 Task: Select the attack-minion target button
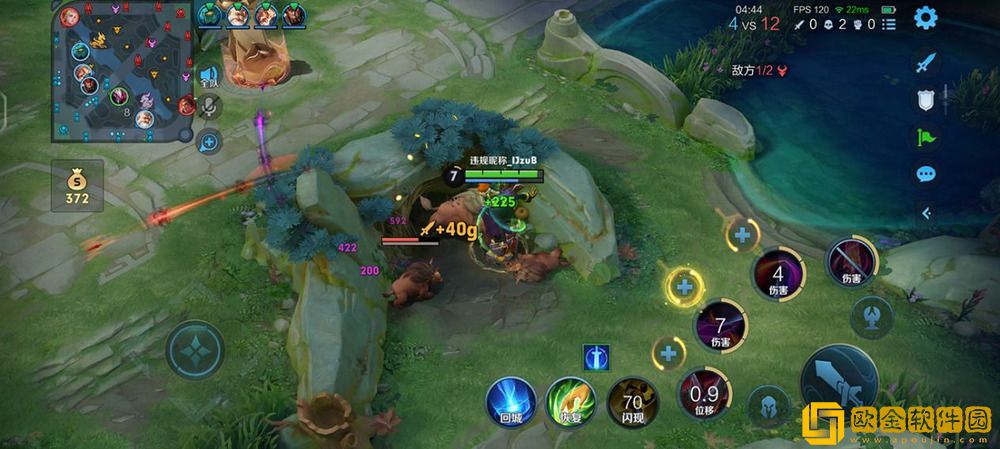coord(871,317)
